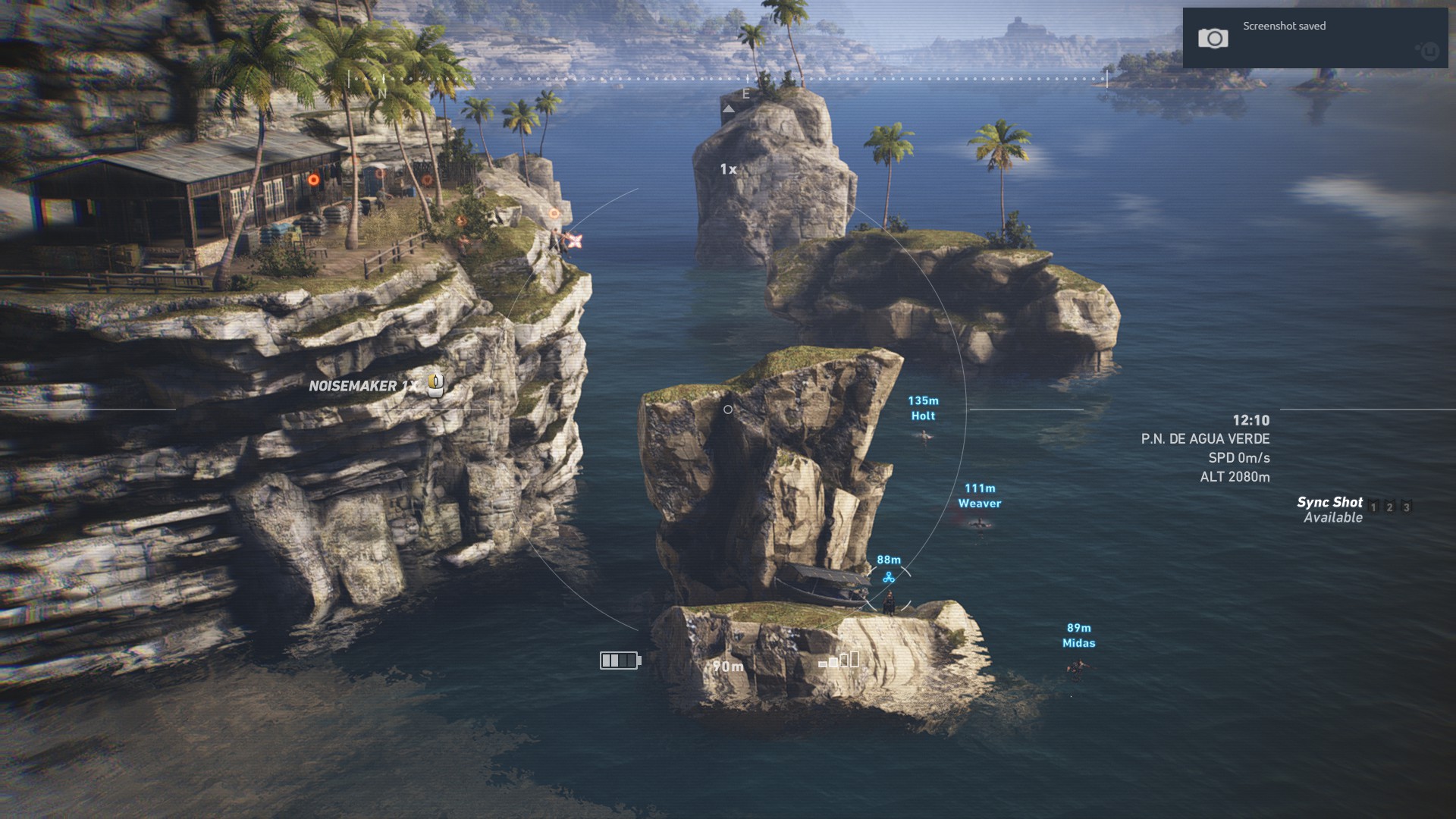Viewport: 1456px width, 819px height.
Task: Click the blue player marker at 88m
Action: click(x=889, y=578)
